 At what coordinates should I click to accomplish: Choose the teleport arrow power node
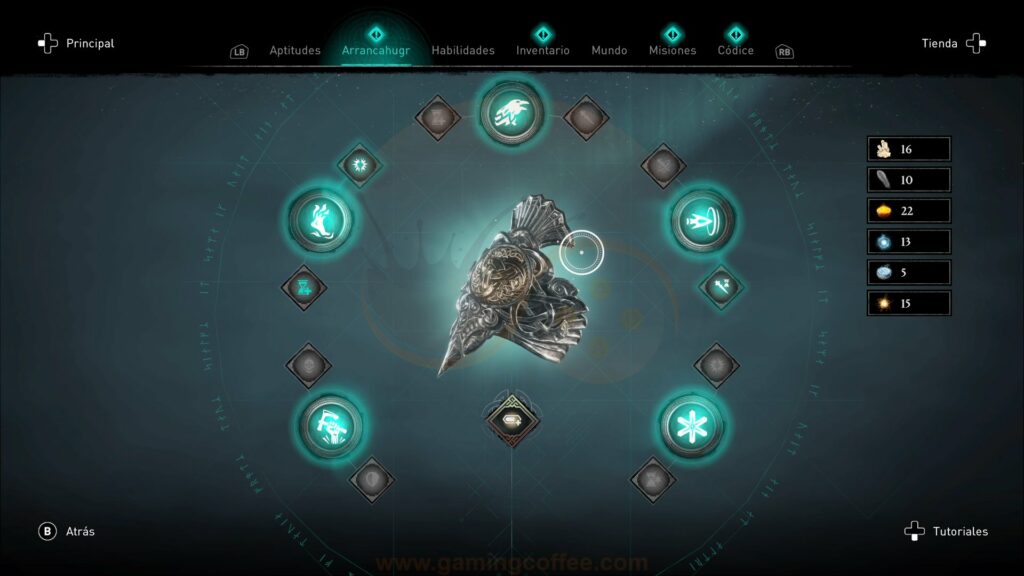tap(703, 218)
